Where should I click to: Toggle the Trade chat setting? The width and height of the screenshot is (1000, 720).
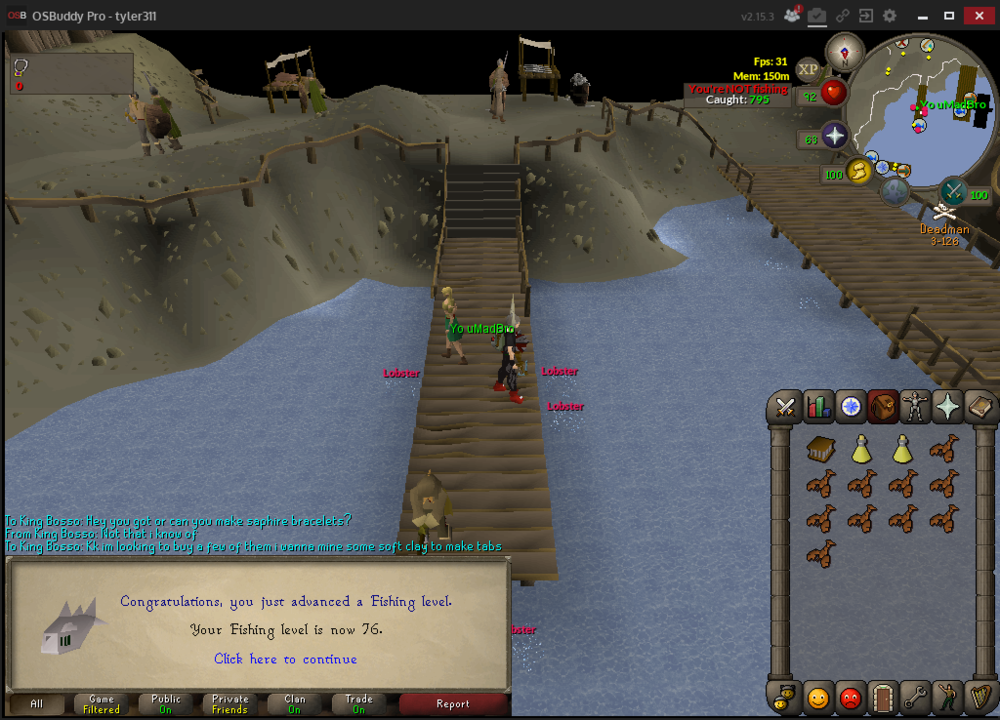tap(359, 704)
